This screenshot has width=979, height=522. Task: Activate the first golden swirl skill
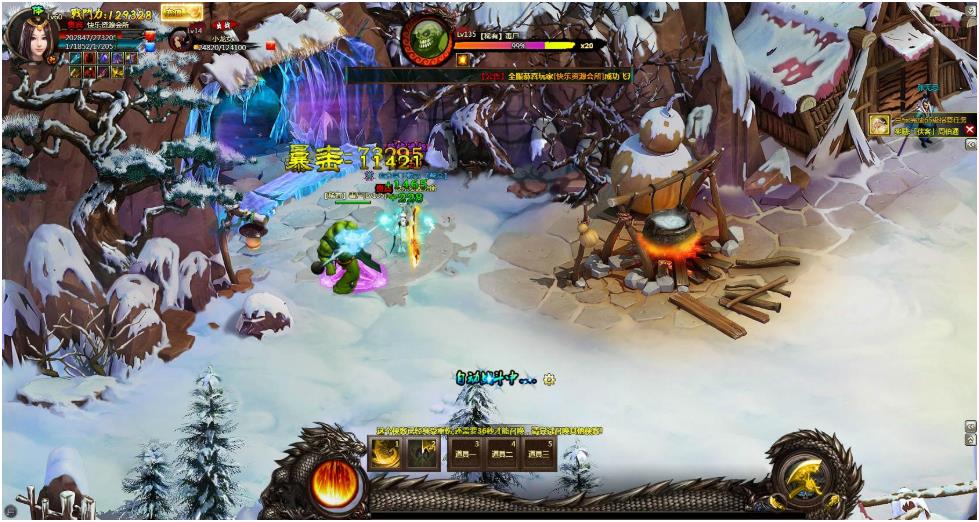click(385, 454)
